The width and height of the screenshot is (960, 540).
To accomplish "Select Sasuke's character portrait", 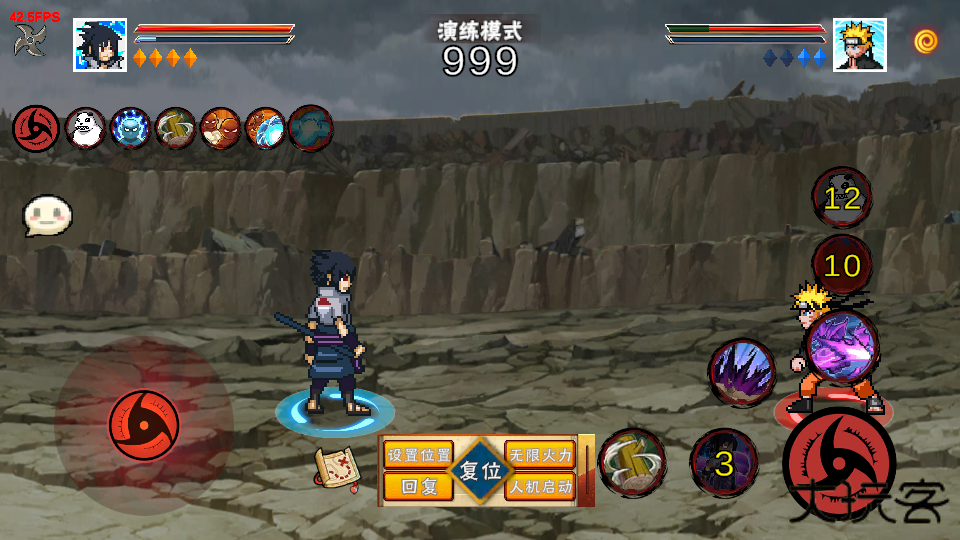I will [100, 45].
